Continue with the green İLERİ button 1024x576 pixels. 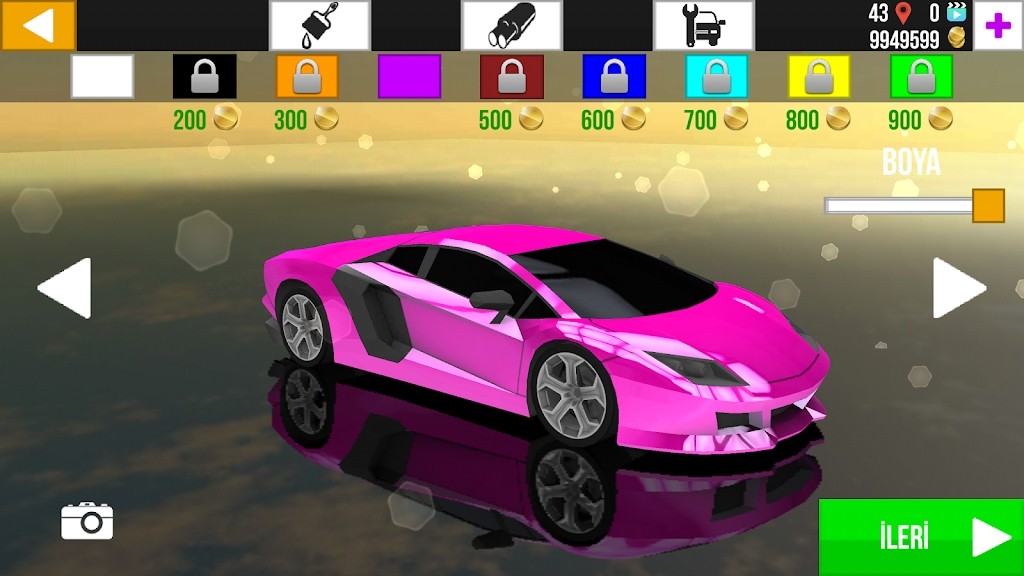[x=920, y=537]
